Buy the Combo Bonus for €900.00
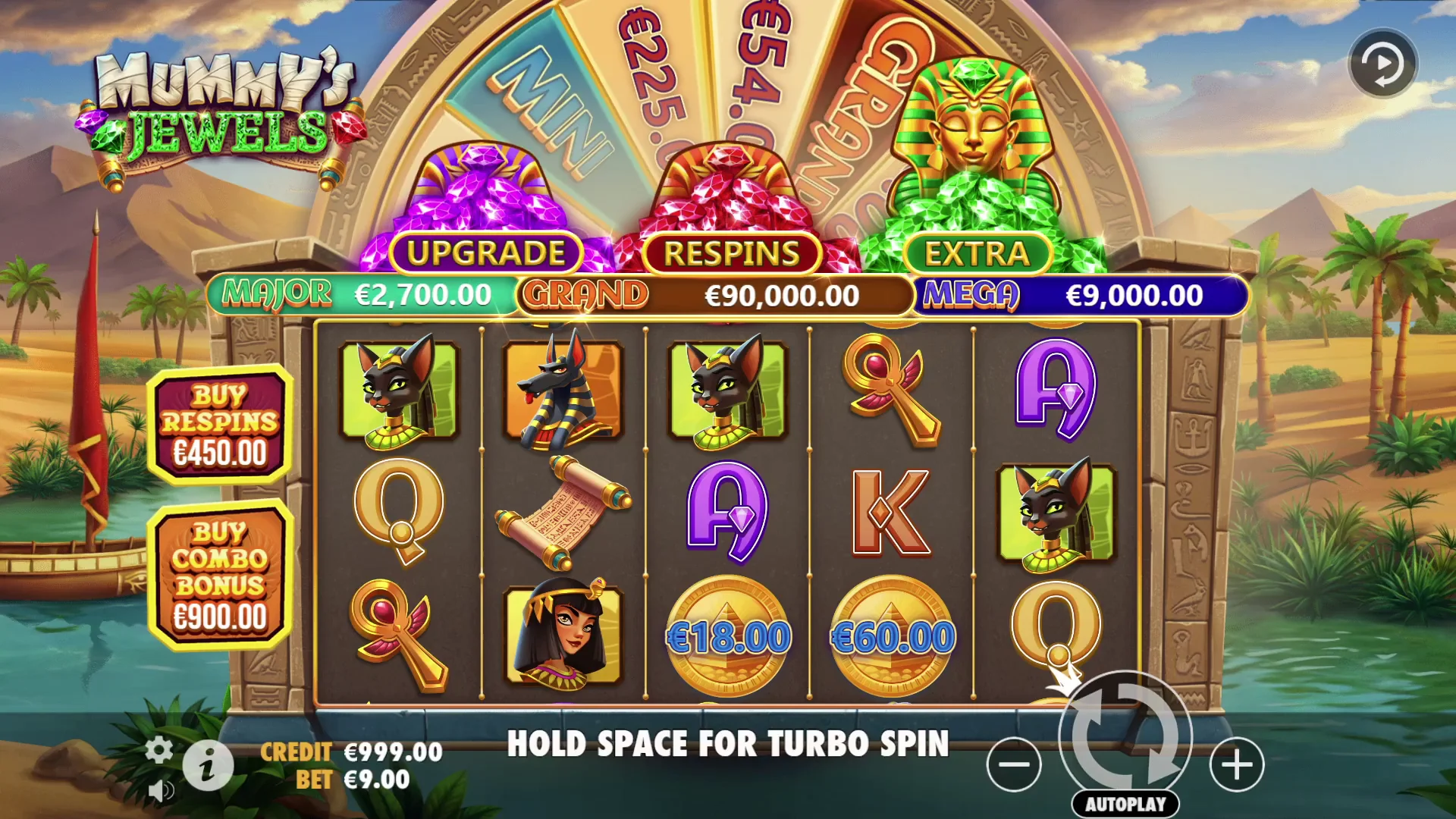 click(x=220, y=575)
